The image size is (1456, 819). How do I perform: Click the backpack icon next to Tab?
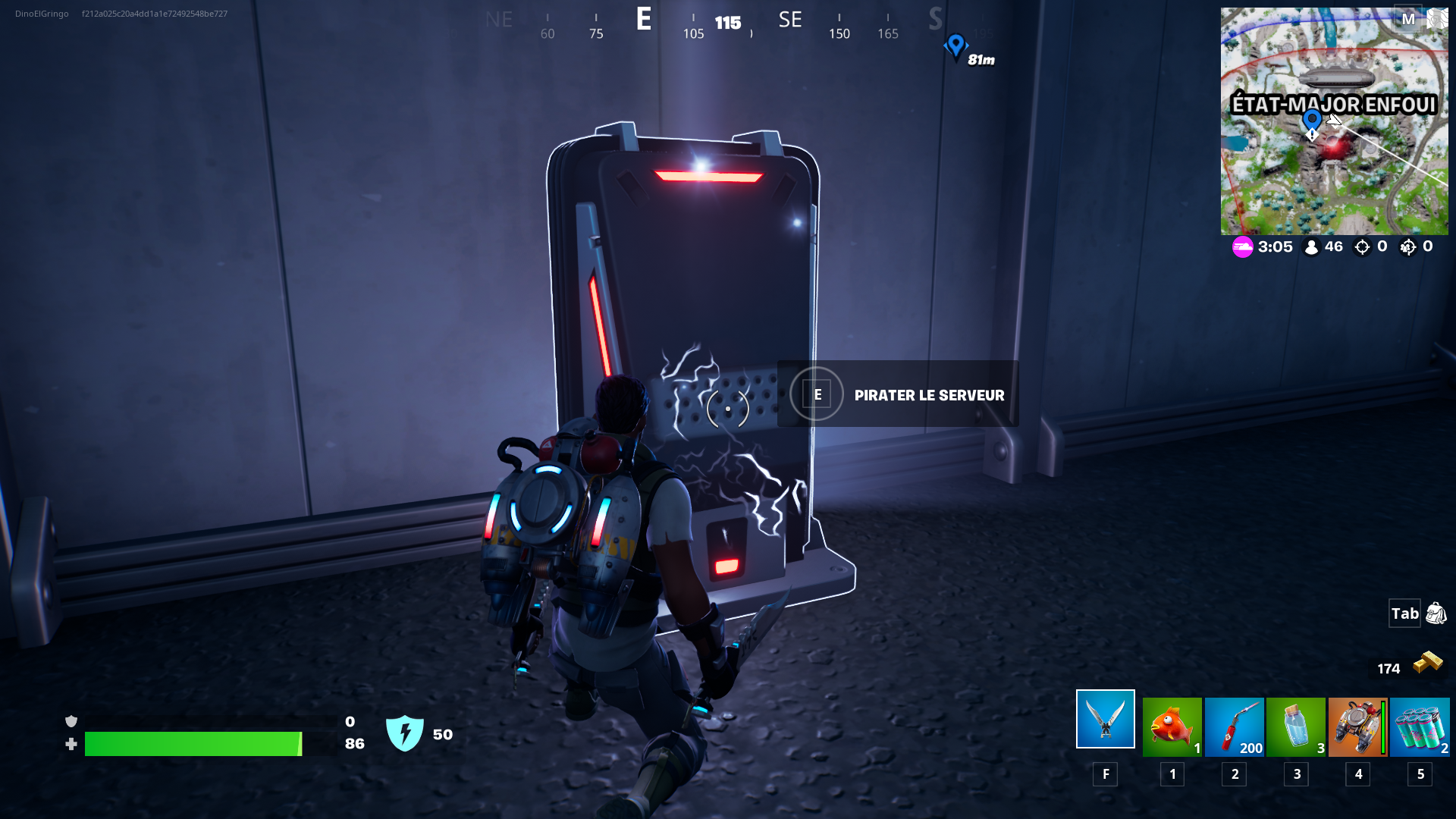click(1436, 613)
